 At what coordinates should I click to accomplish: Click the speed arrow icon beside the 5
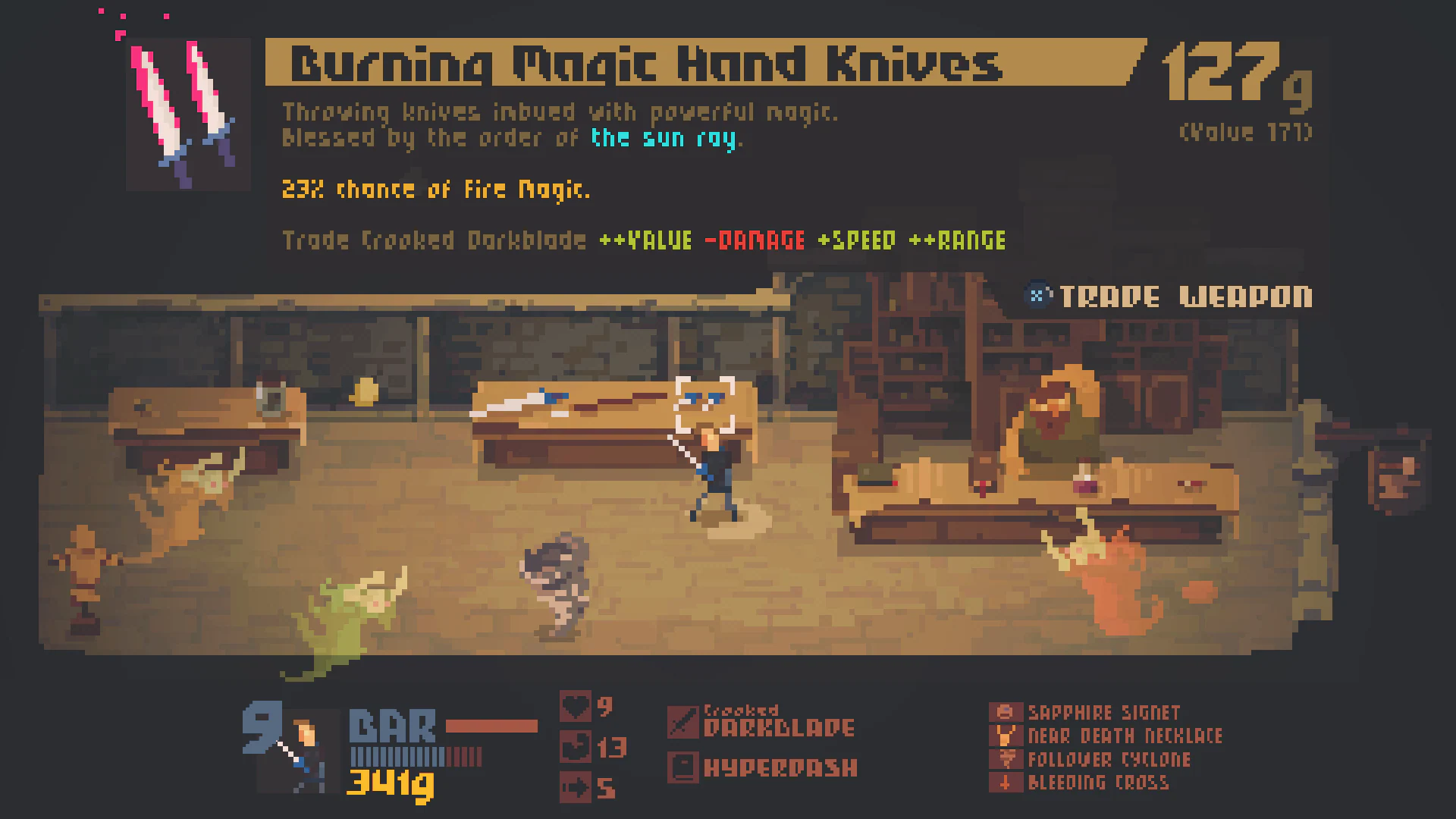coord(574,786)
